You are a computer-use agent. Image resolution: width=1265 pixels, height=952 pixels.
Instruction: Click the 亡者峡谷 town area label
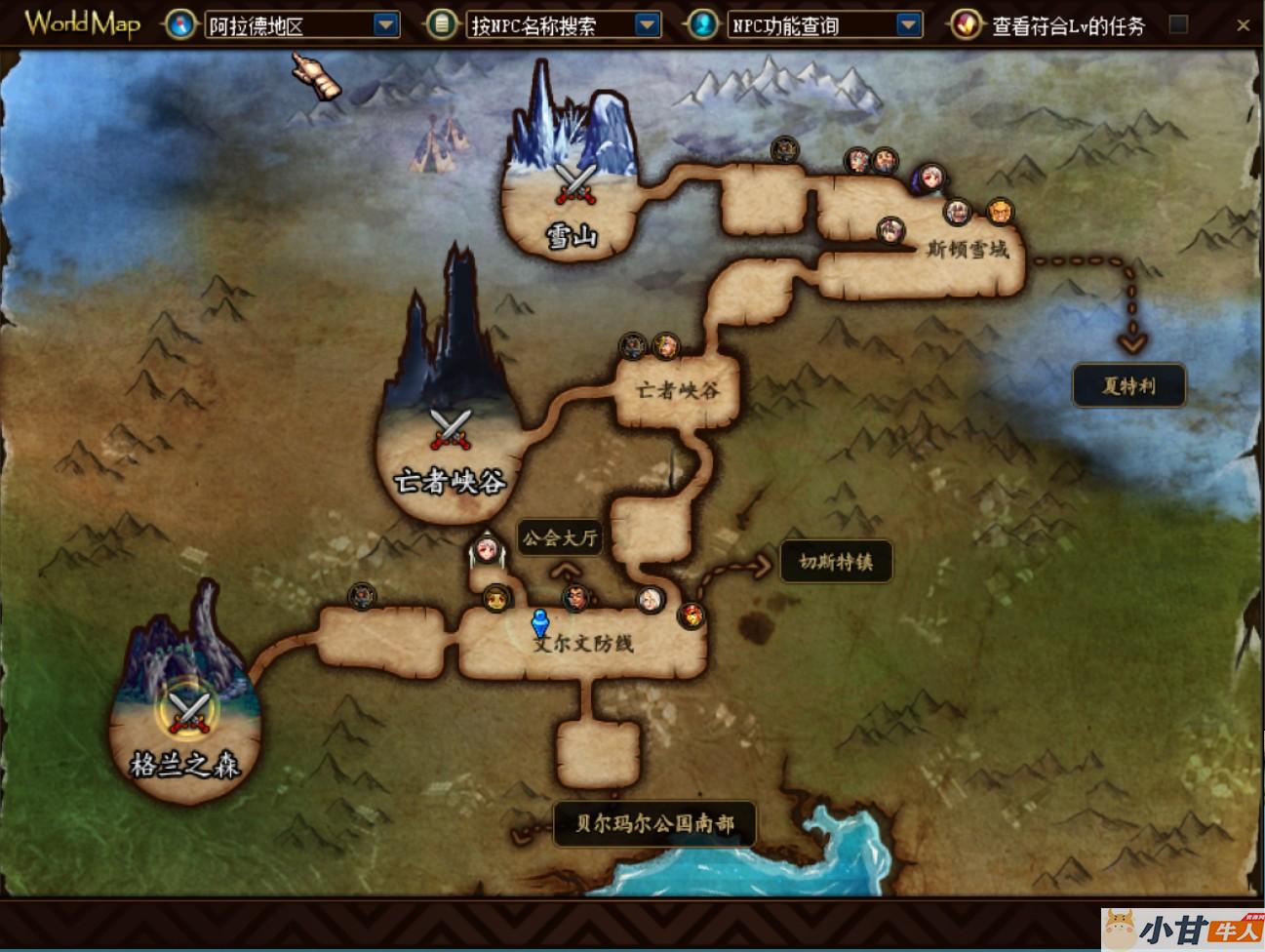pos(678,391)
